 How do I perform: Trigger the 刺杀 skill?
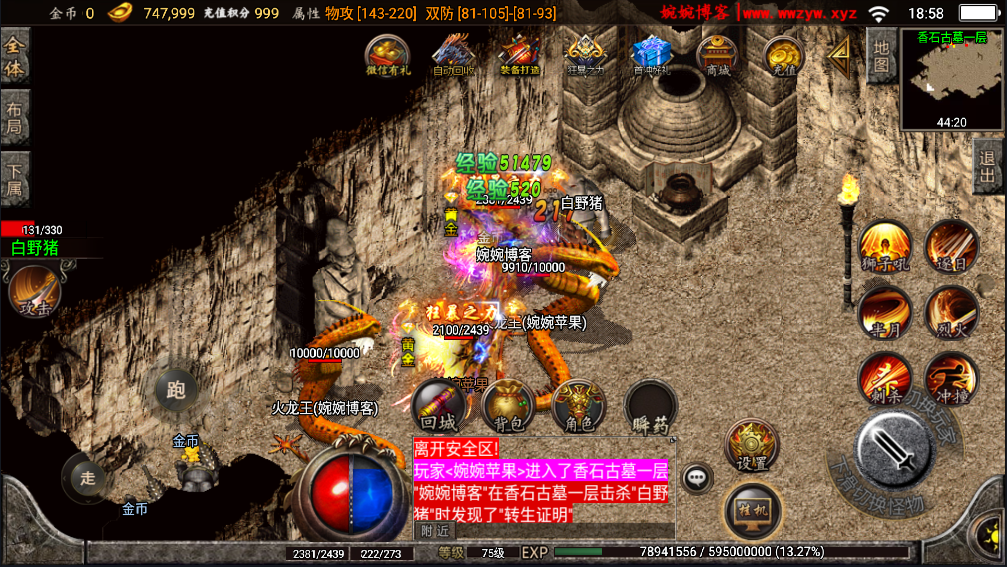884,378
